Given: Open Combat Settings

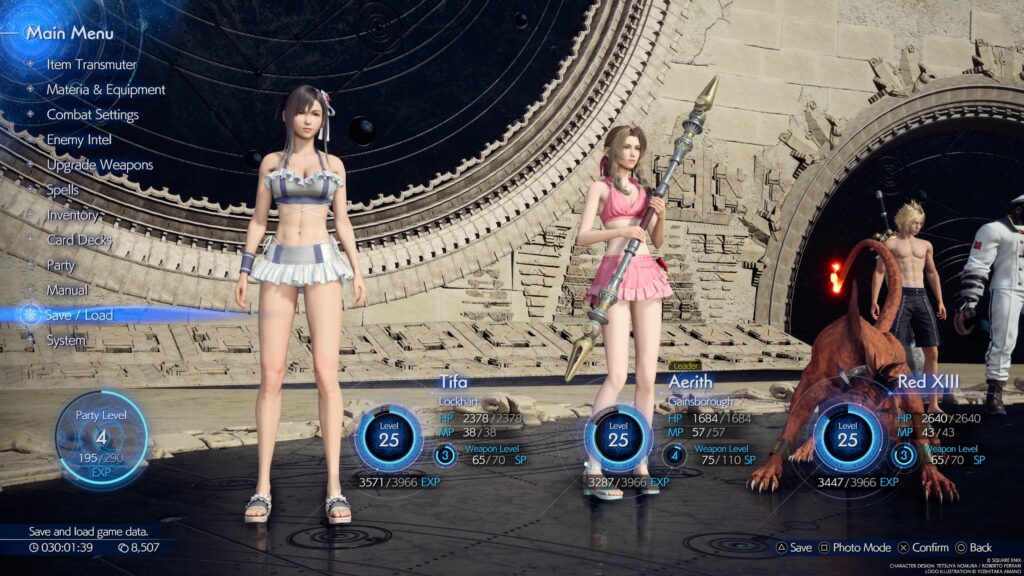Looking at the screenshot, I should [x=92, y=114].
